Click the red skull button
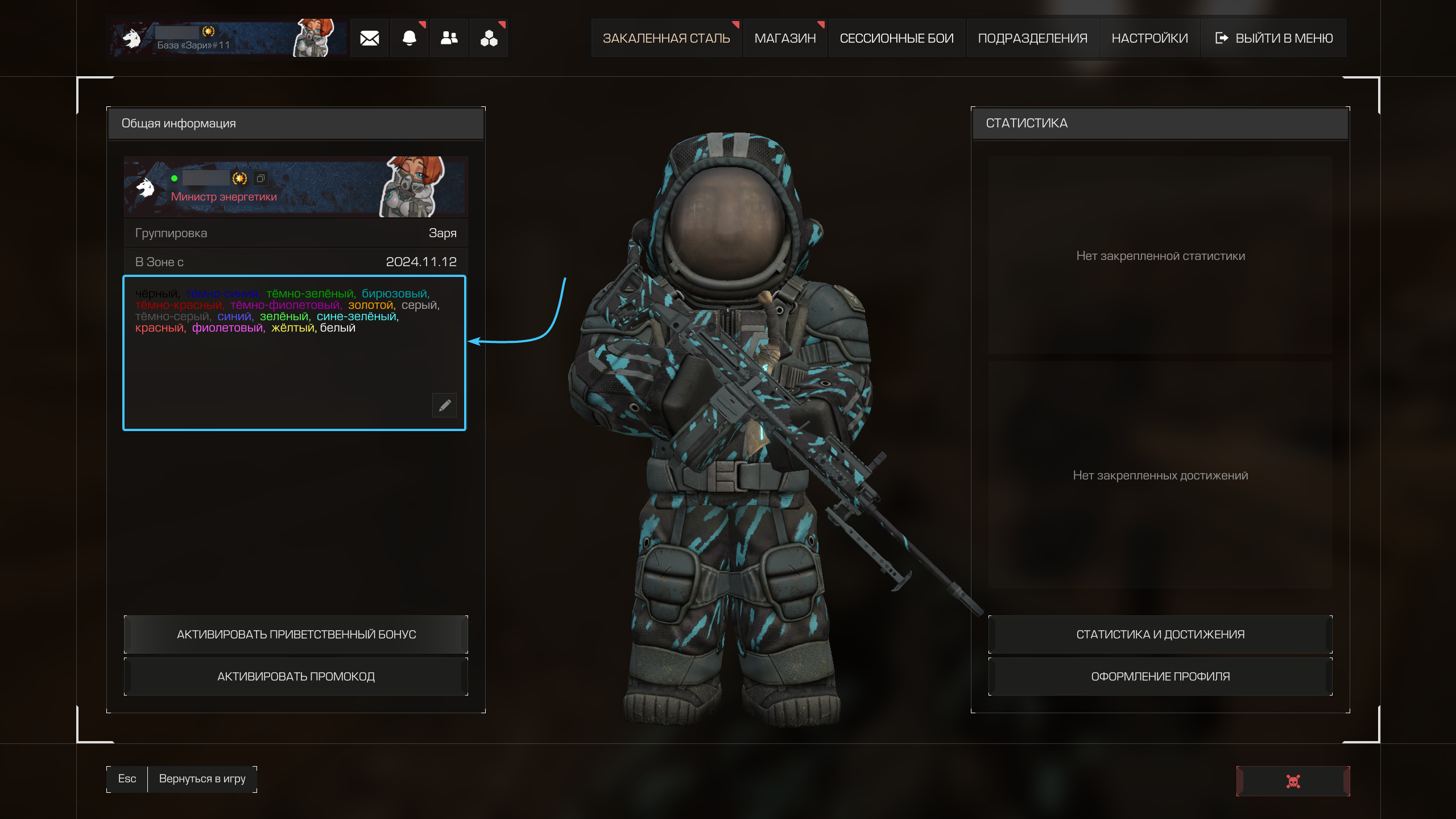The image size is (1456, 819). pos(1293,781)
